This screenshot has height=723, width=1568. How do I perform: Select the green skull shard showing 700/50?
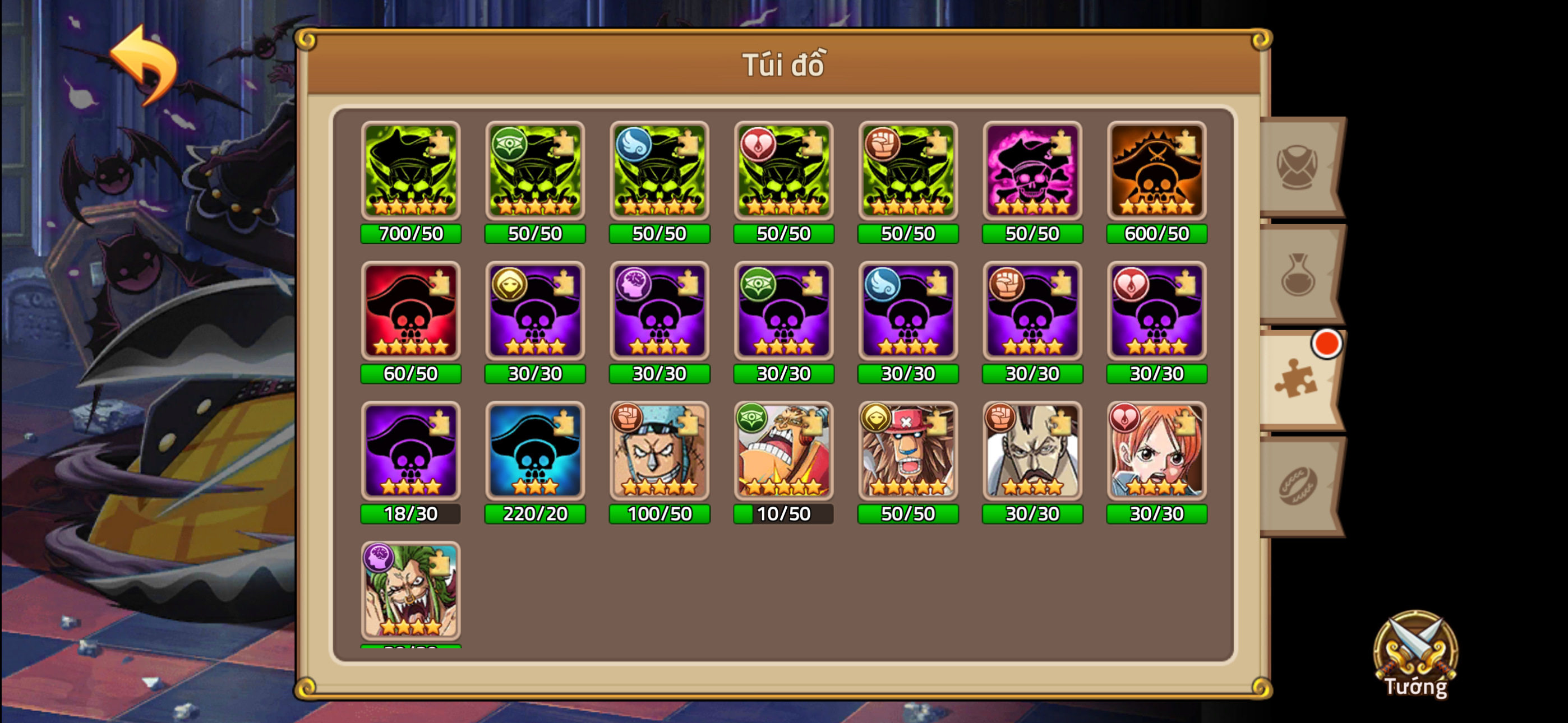[411, 171]
